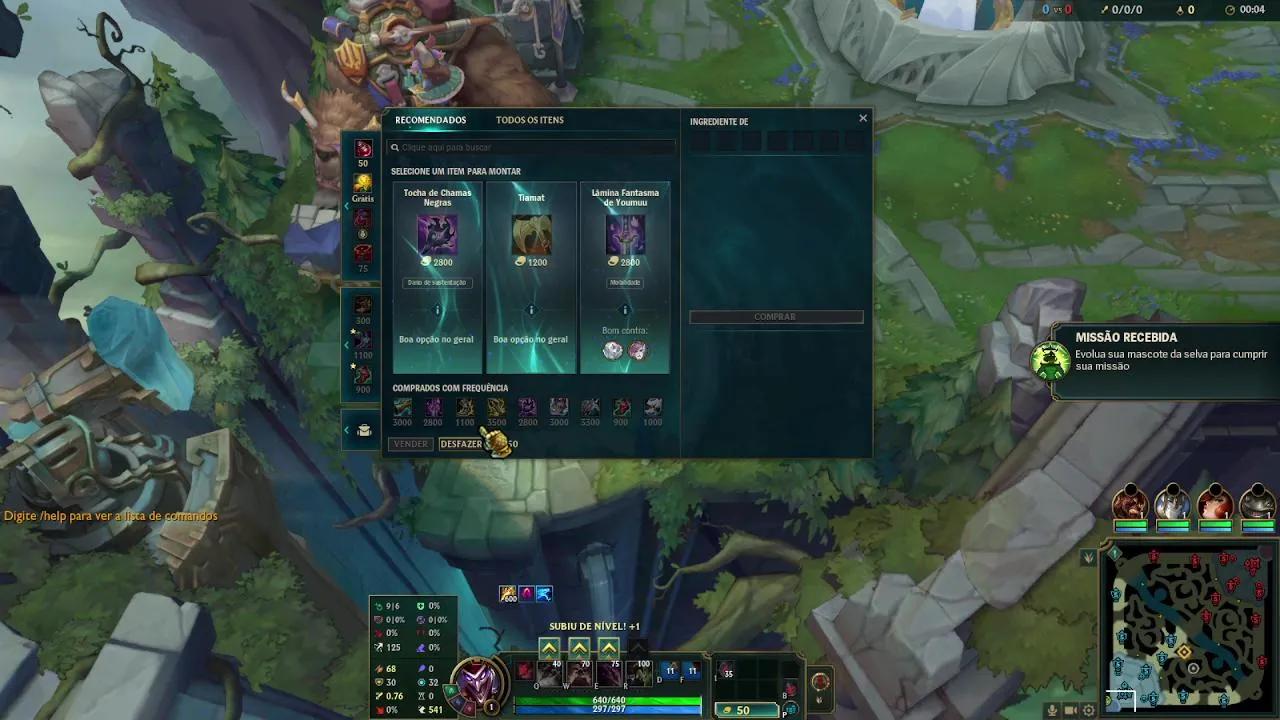Click the item search field

tap(530, 146)
